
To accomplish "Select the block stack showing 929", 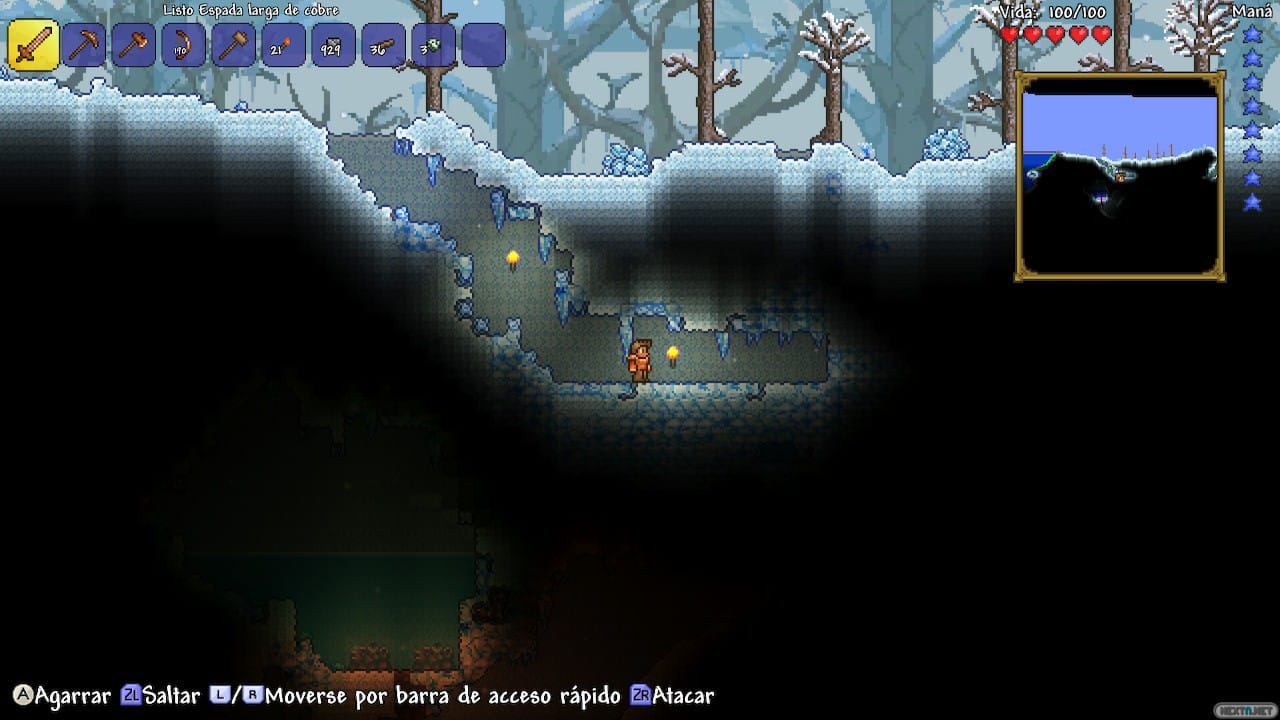I will coord(333,44).
